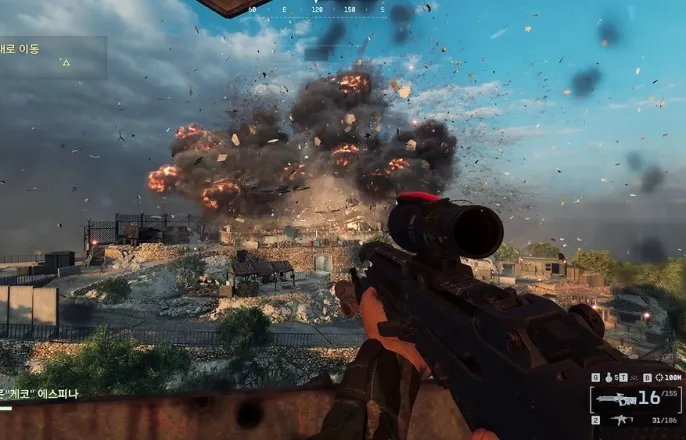Select the scope zeroing crosshair icon
The height and width of the screenshot is (440, 686).
click(661, 378)
